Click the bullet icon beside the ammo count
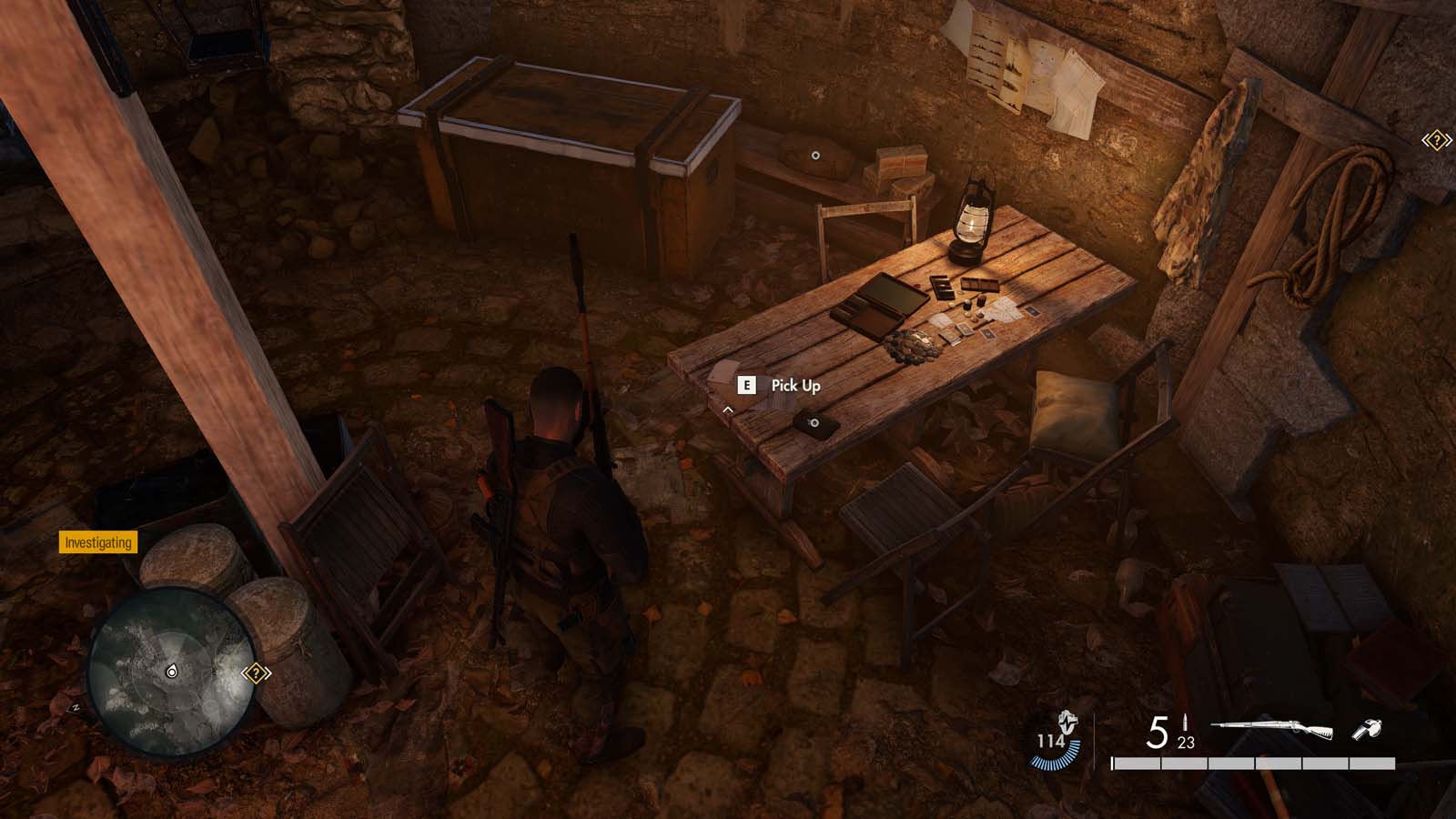This screenshot has height=819, width=1456. coord(1186,722)
